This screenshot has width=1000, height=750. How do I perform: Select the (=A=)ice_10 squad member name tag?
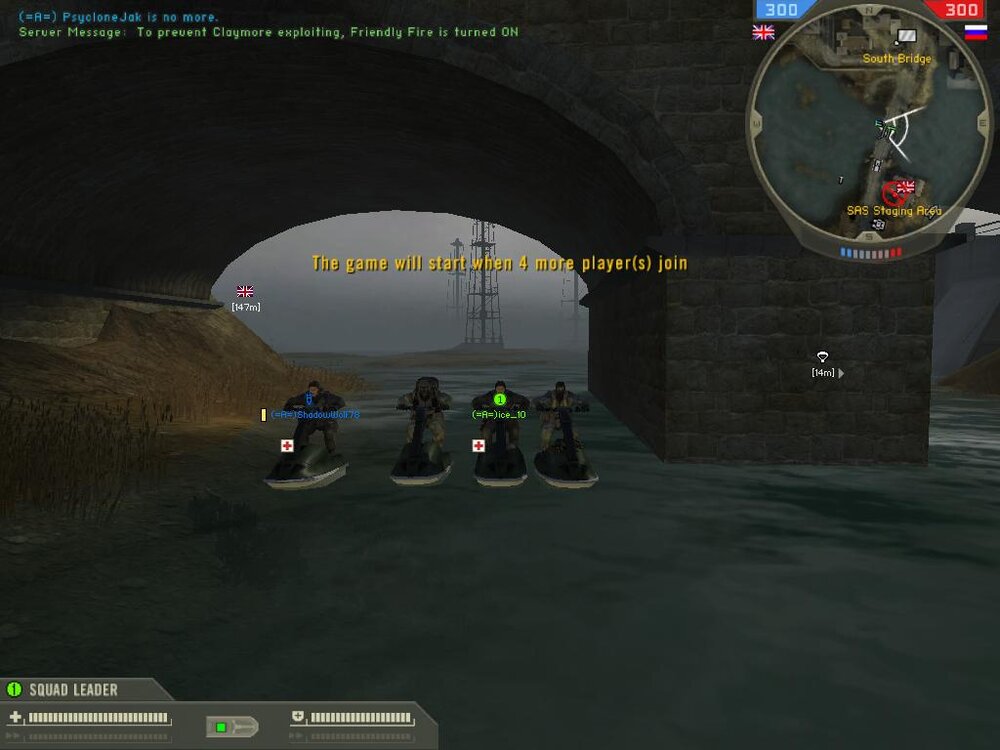click(499, 414)
